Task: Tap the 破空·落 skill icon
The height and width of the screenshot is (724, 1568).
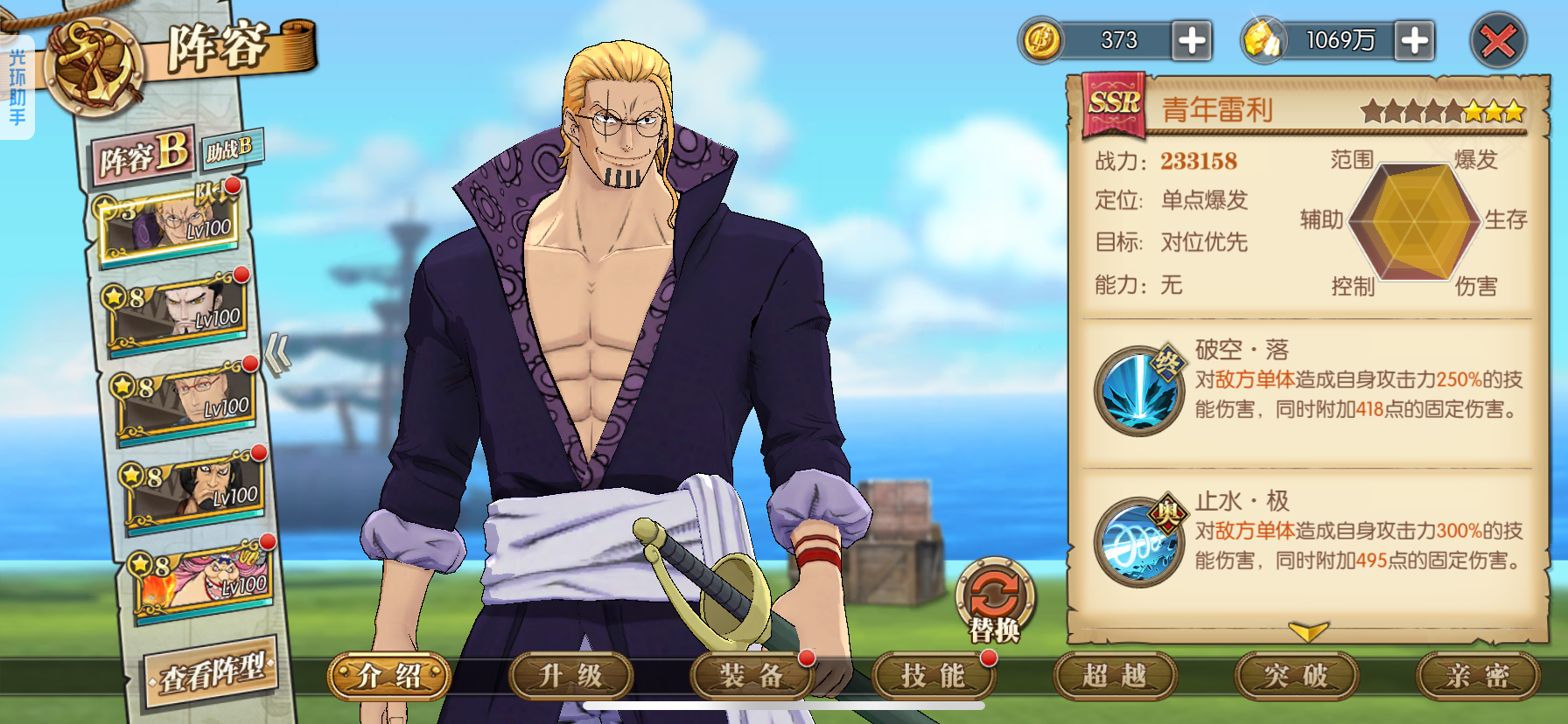Action: pos(1138,391)
